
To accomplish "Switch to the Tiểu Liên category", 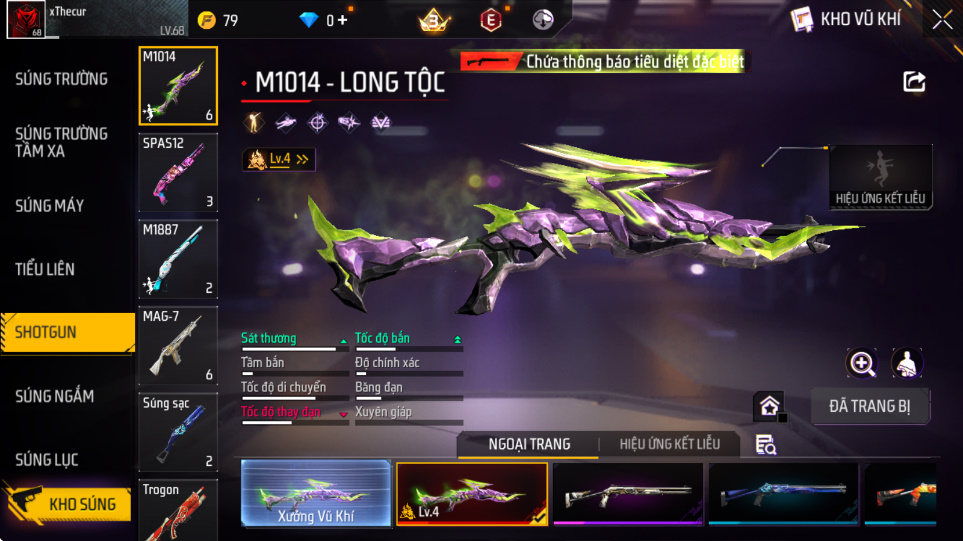I will click(45, 269).
